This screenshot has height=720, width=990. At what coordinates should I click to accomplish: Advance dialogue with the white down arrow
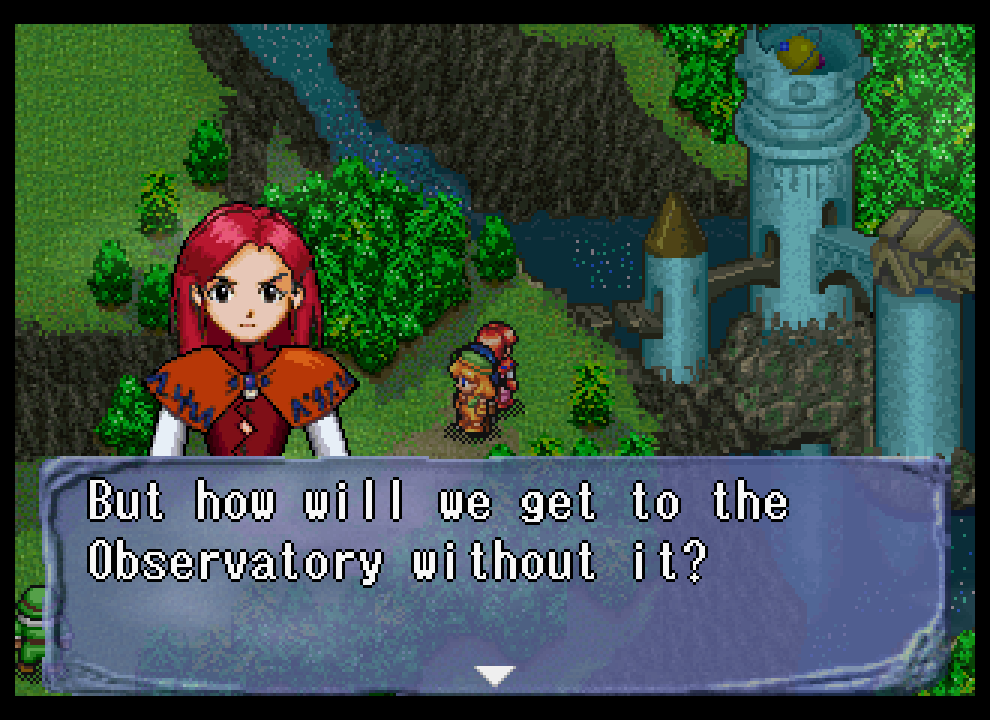point(494,675)
